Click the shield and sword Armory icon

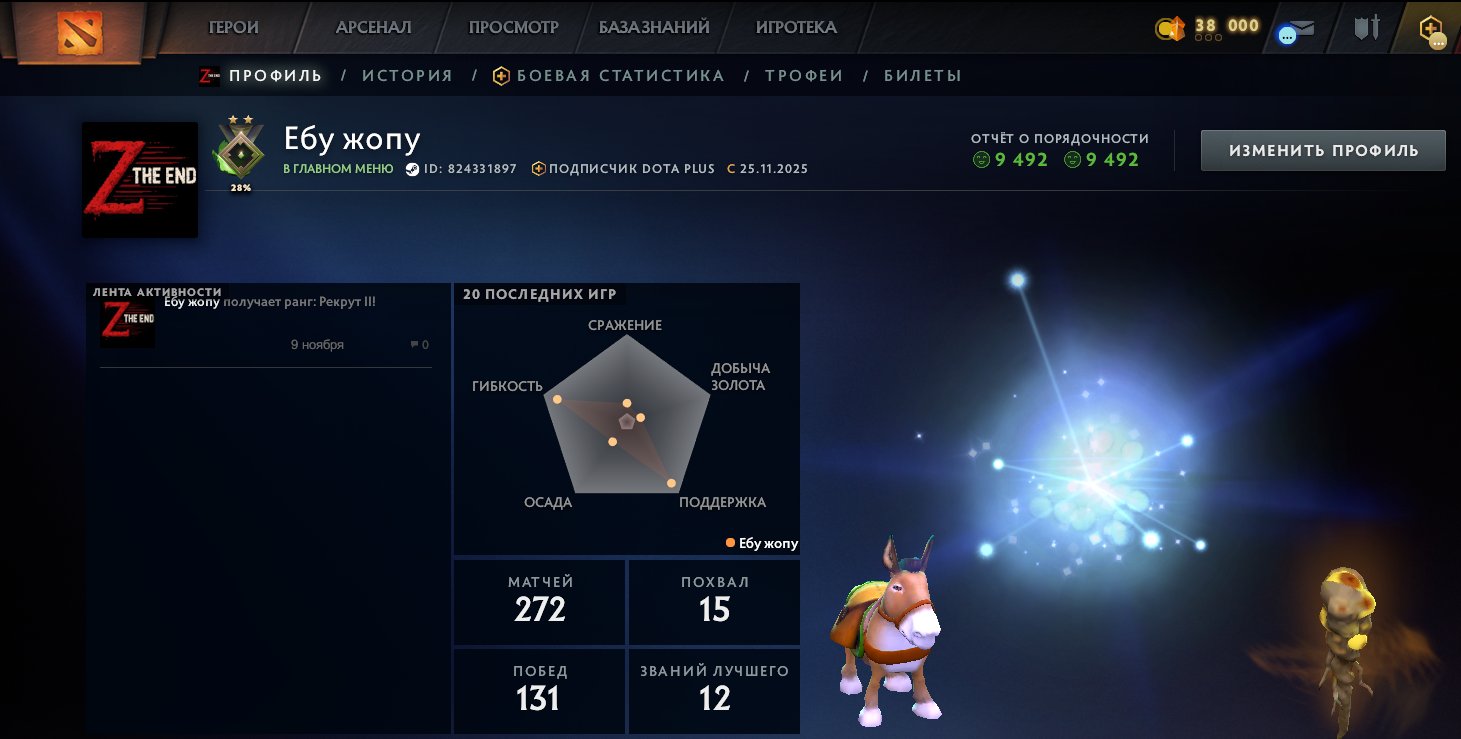[1366, 27]
